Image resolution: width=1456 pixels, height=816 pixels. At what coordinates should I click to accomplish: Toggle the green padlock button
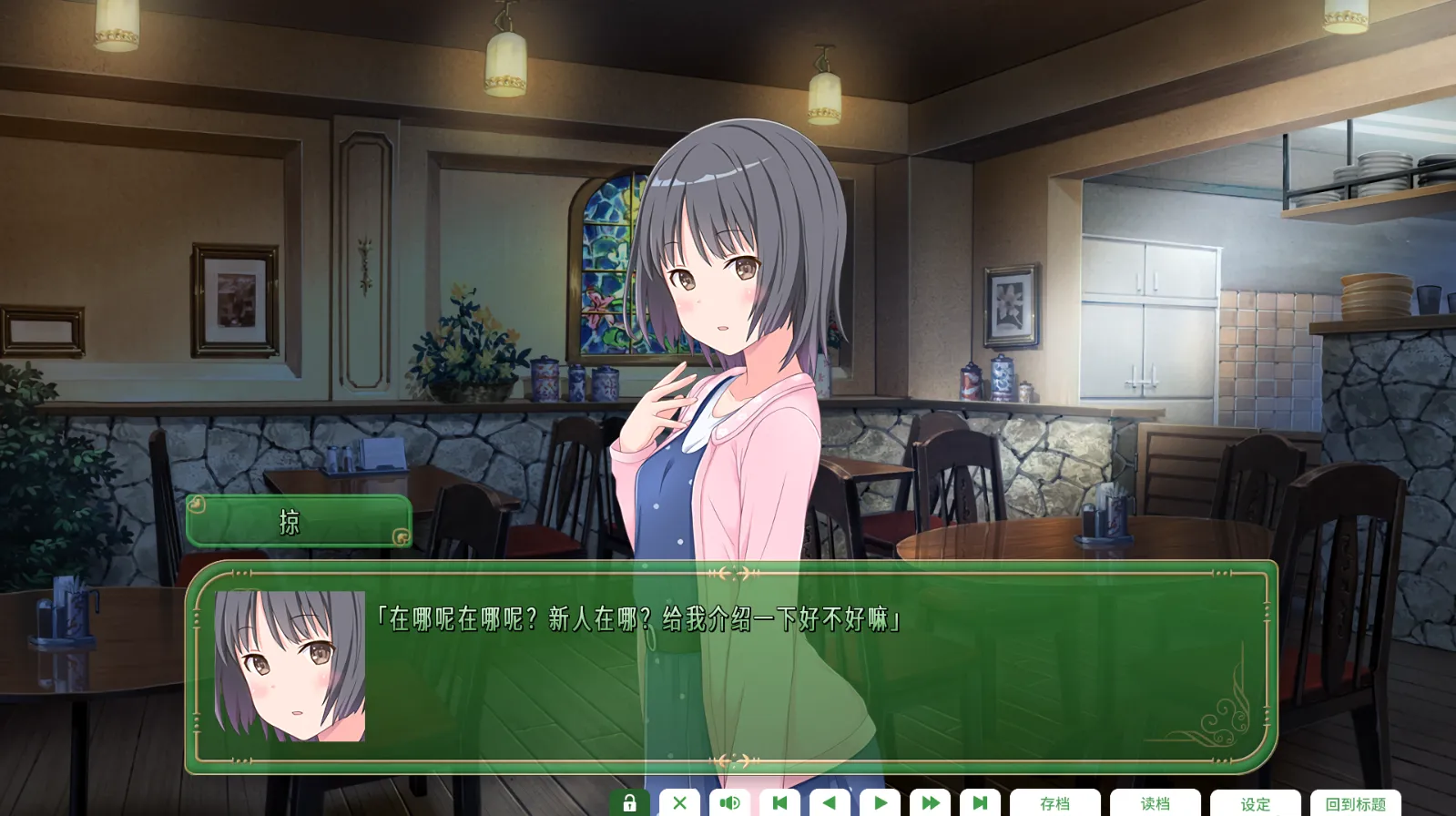coord(629,803)
